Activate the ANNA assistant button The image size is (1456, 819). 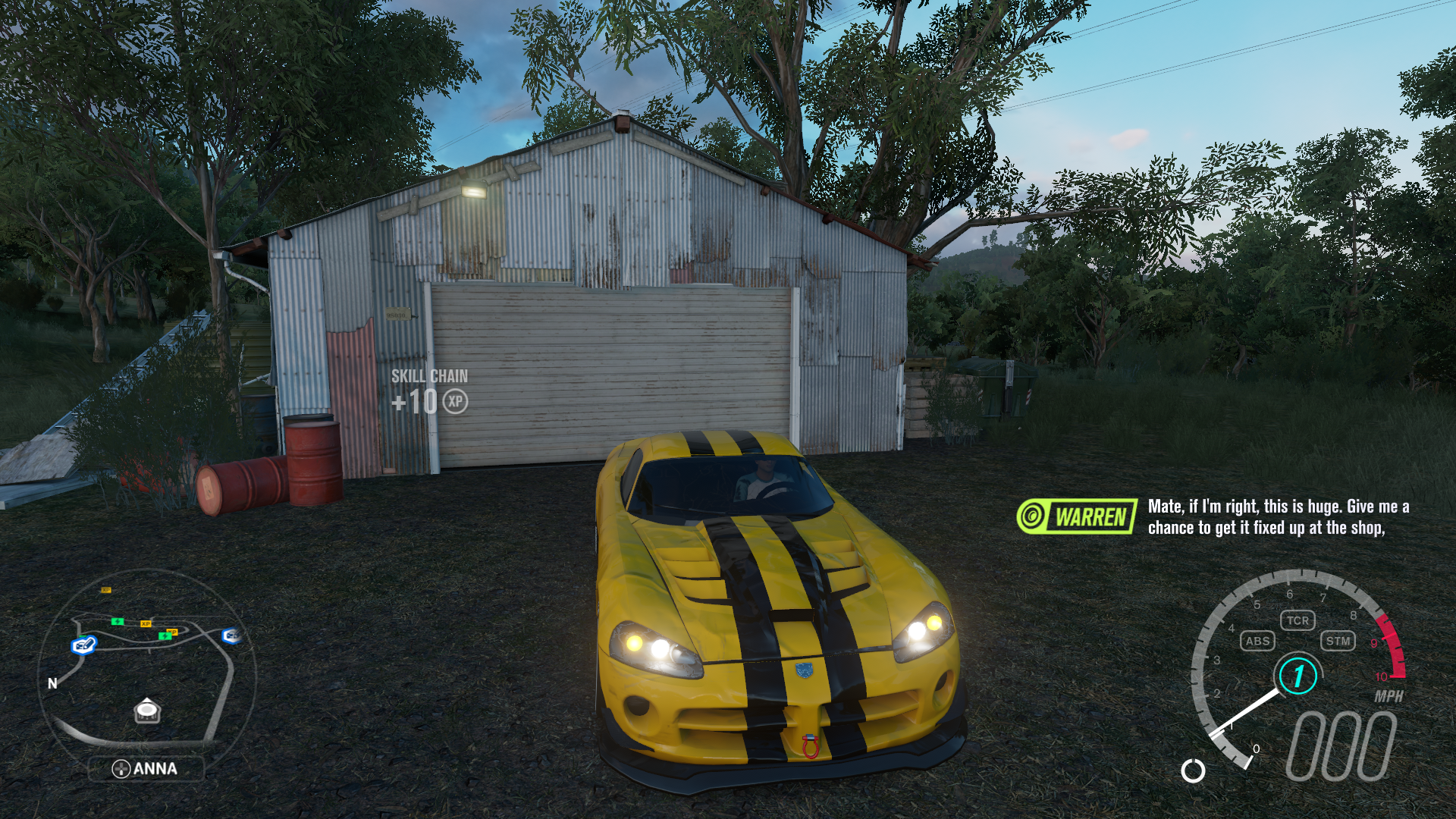[146, 768]
